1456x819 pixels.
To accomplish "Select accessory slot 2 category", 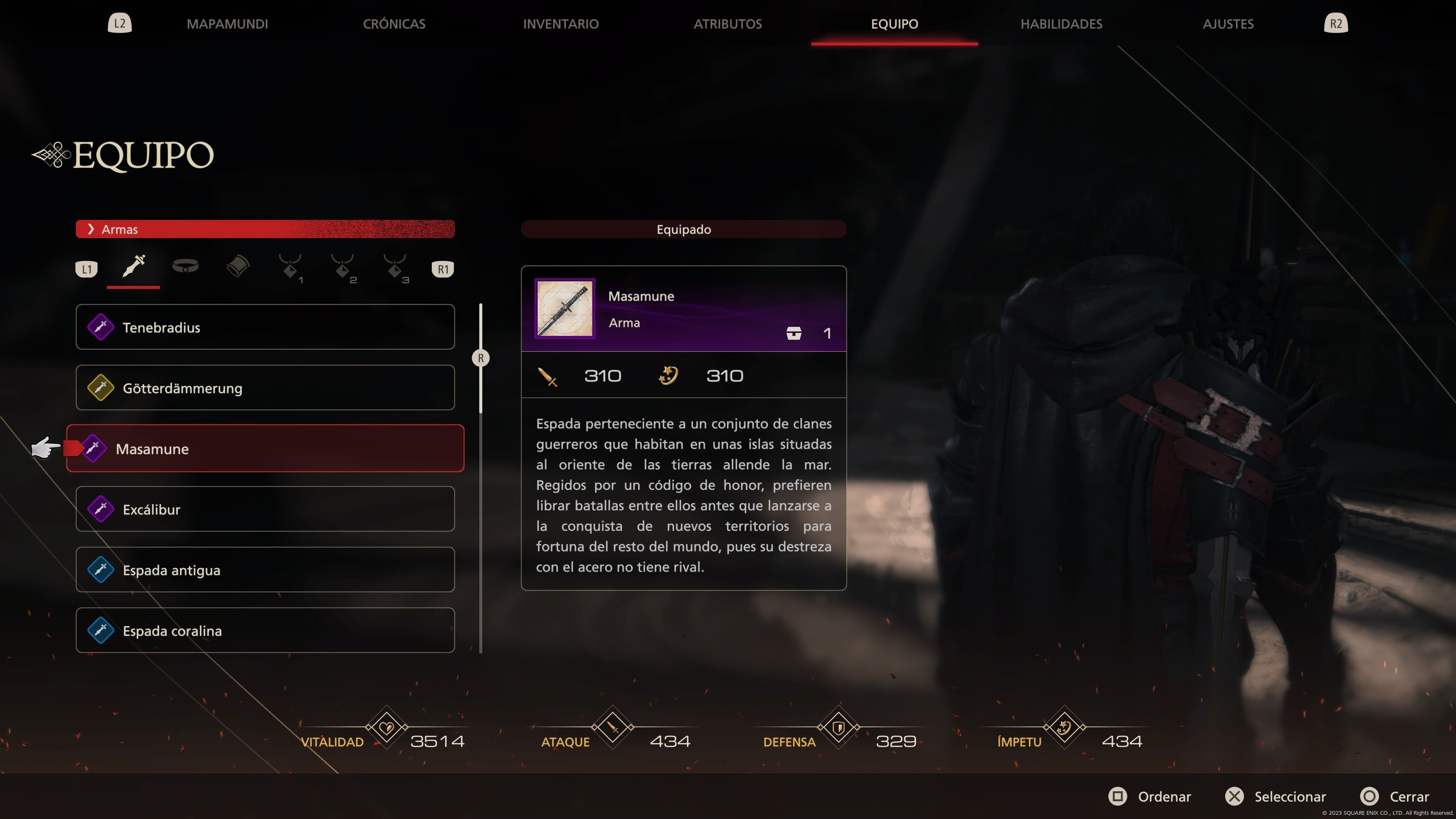I will pos(342,267).
